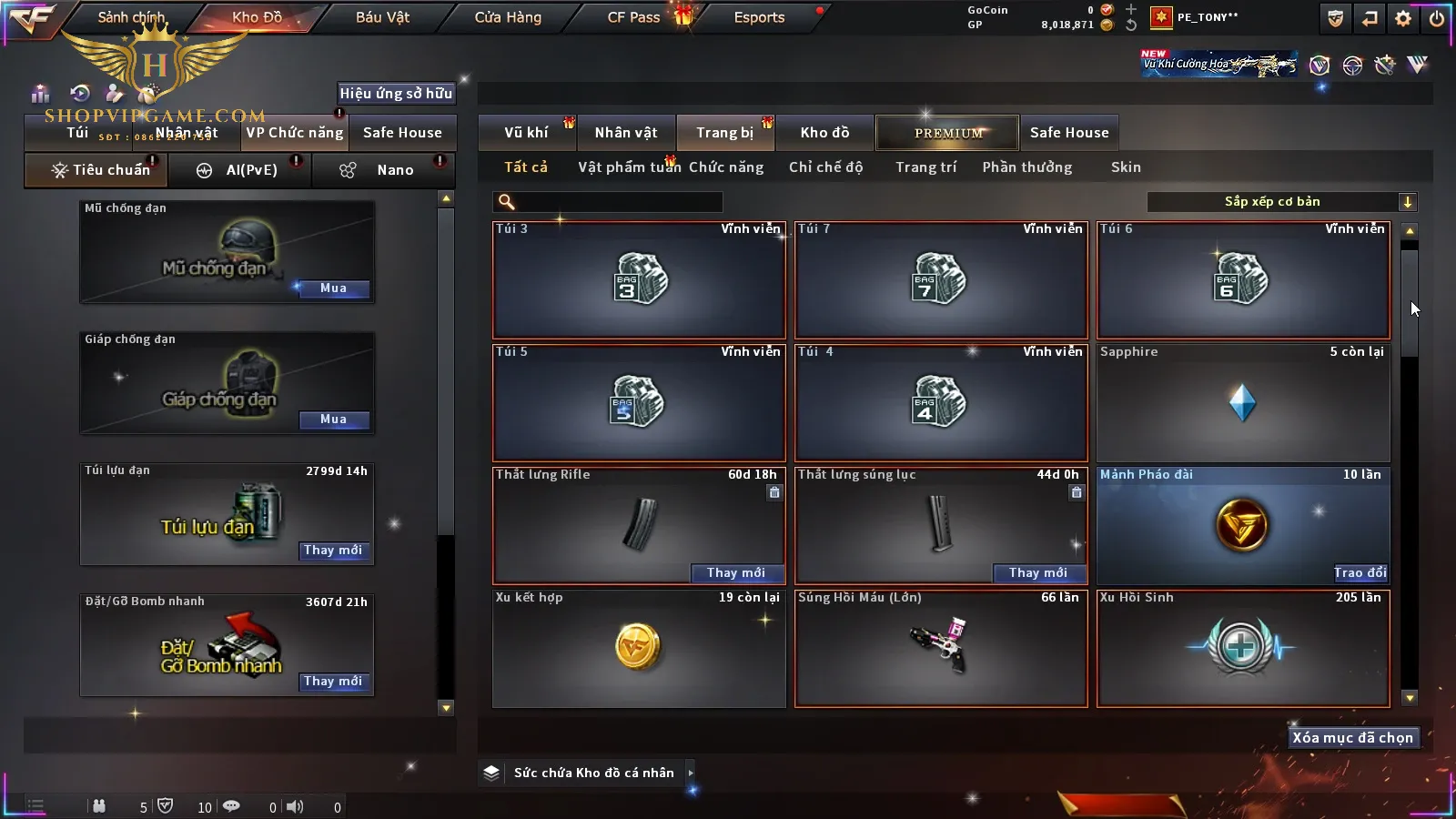
Task: Show the Skin subcategory
Action: 1126,167
